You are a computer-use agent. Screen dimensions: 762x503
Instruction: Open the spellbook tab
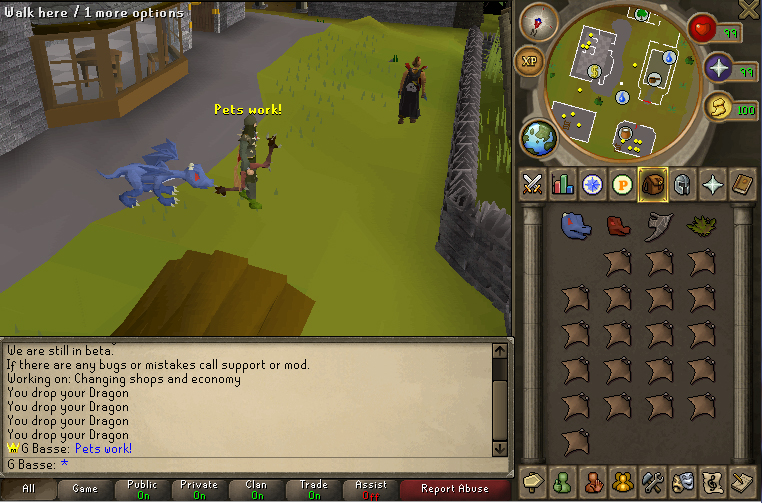(x=741, y=185)
